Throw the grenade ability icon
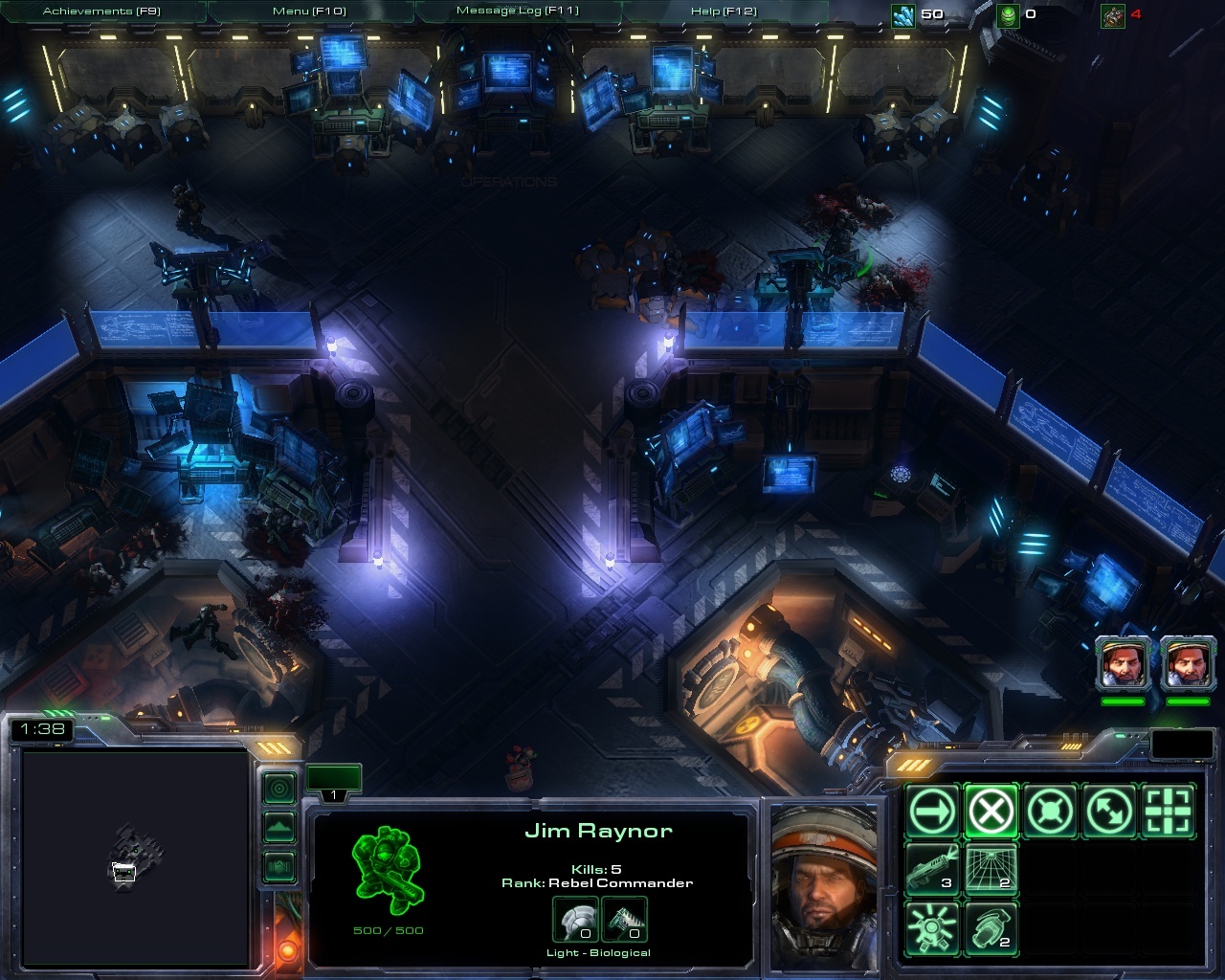Viewport: 1225px width, 980px height. [x=991, y=927]
